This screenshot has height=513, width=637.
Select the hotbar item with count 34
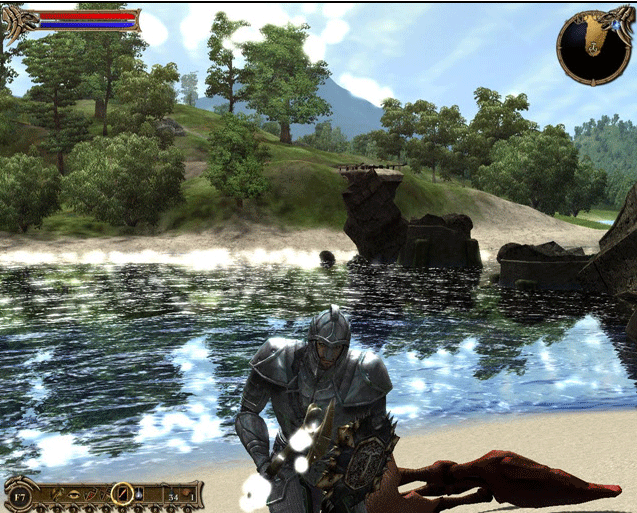[x=173, y=496]
